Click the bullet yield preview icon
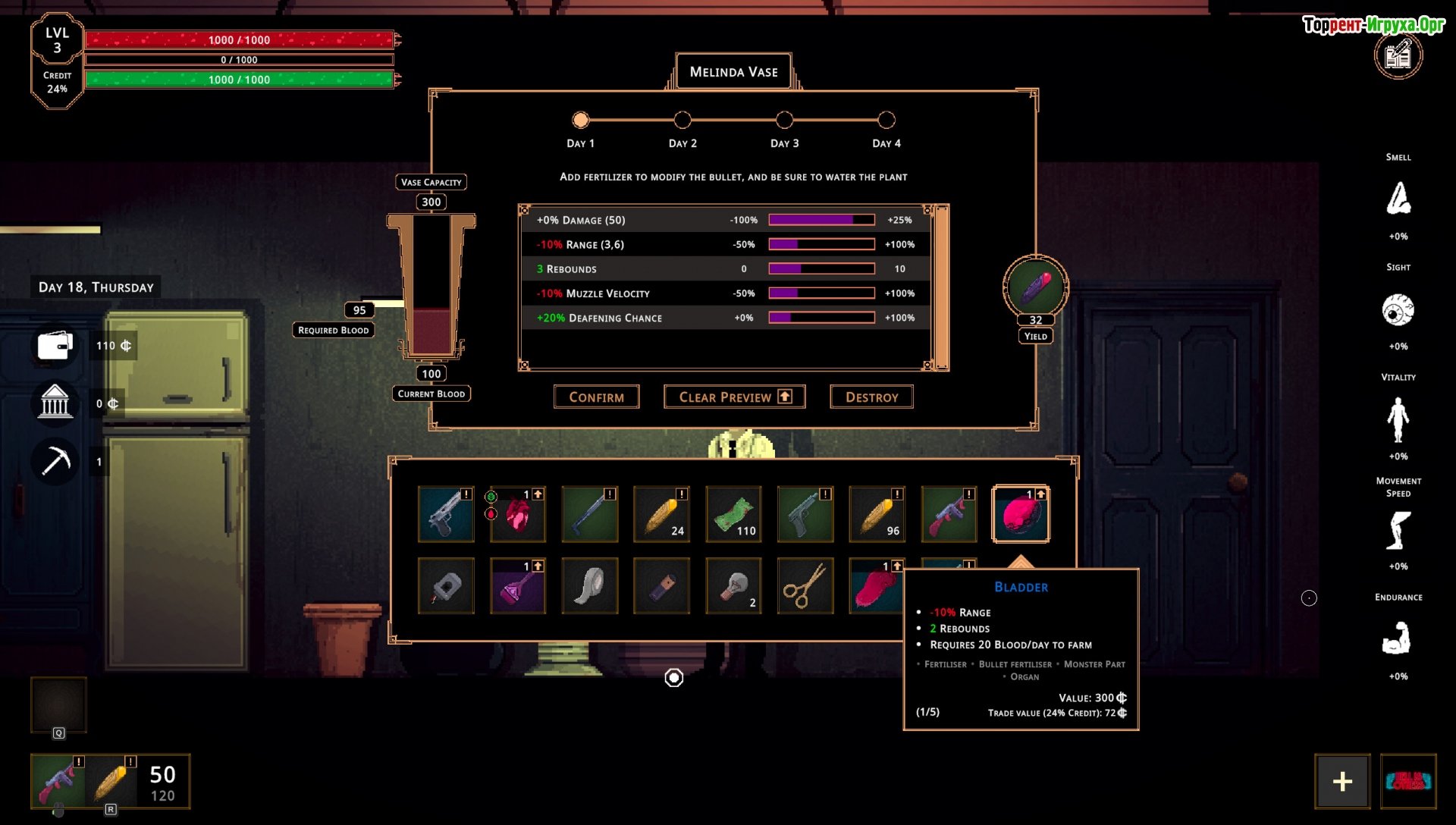 [1035, 287]
